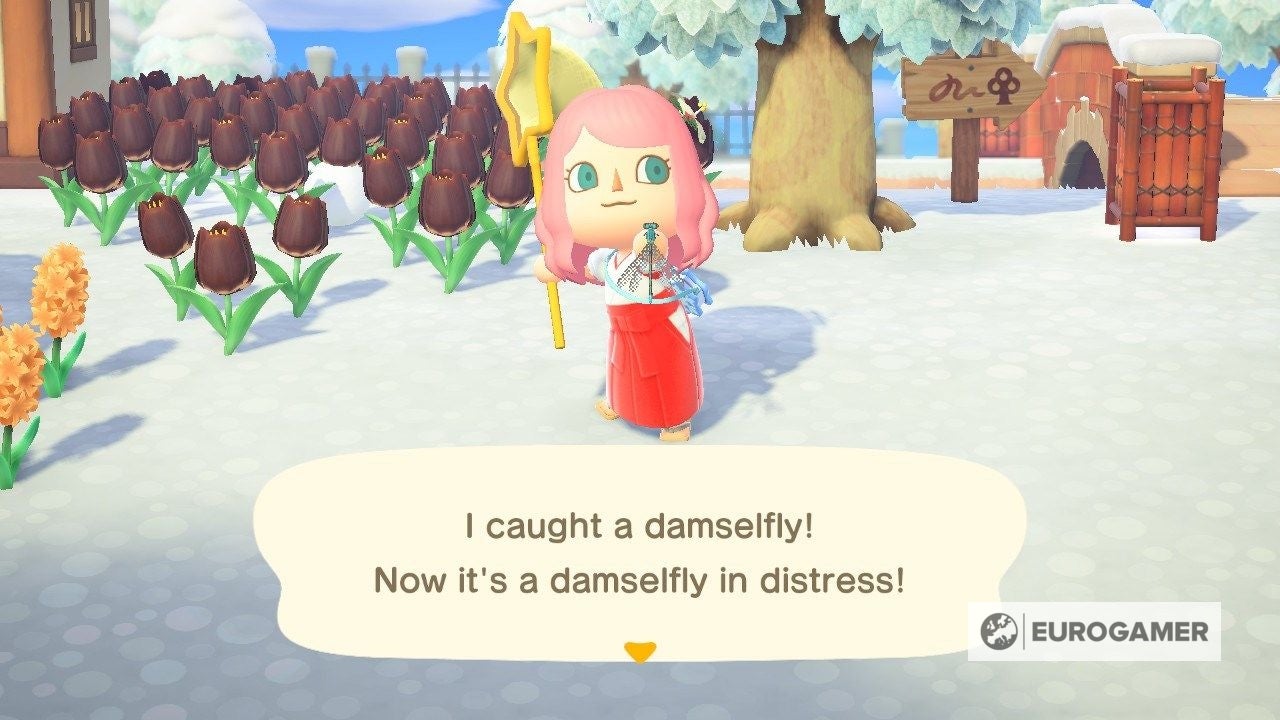This screenshot has width=1280, height=720.
Task: Click the yellow continue arrow below the dialogue
Action: 640,650
